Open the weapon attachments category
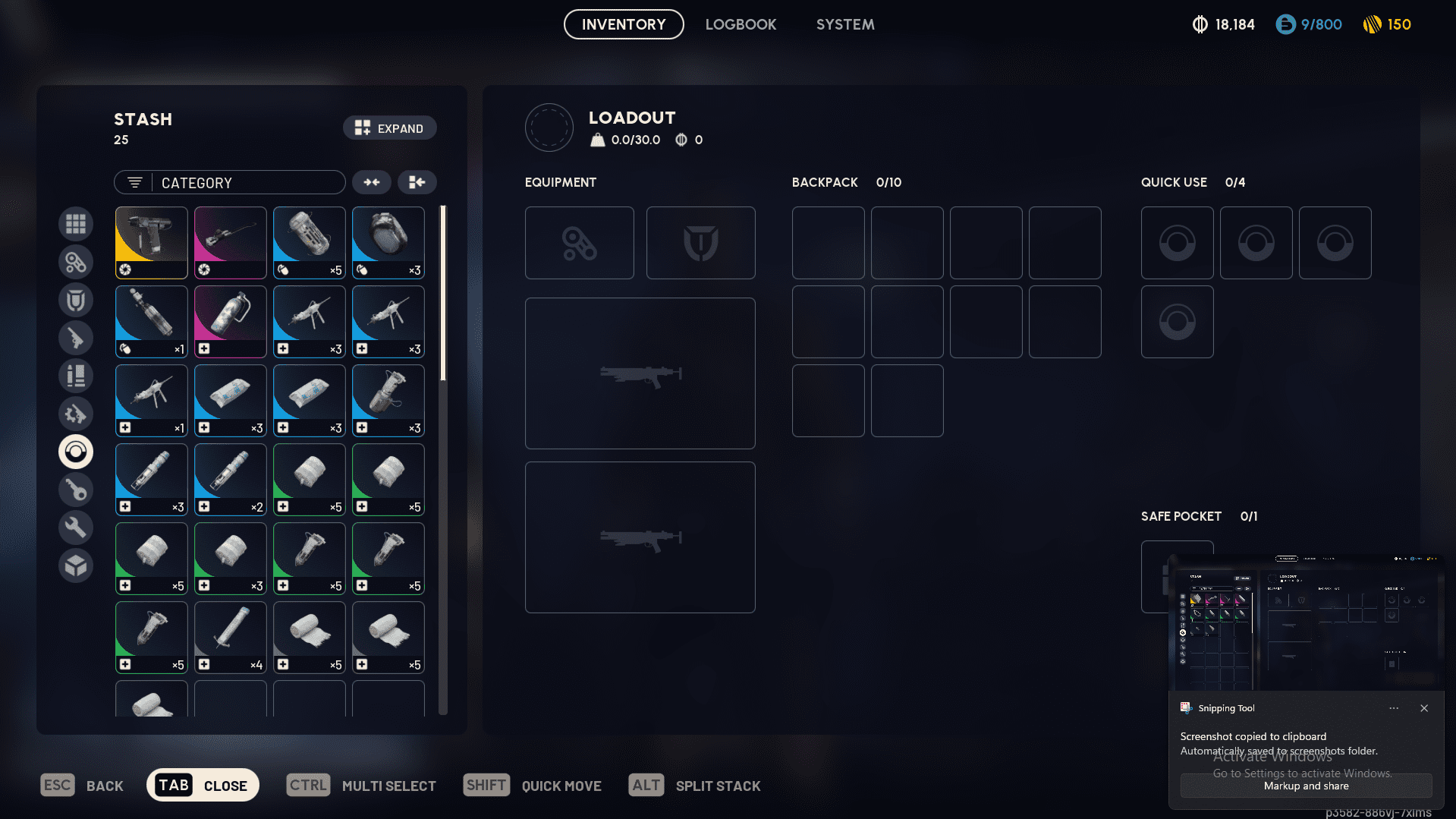 click(x=76, y=262)
